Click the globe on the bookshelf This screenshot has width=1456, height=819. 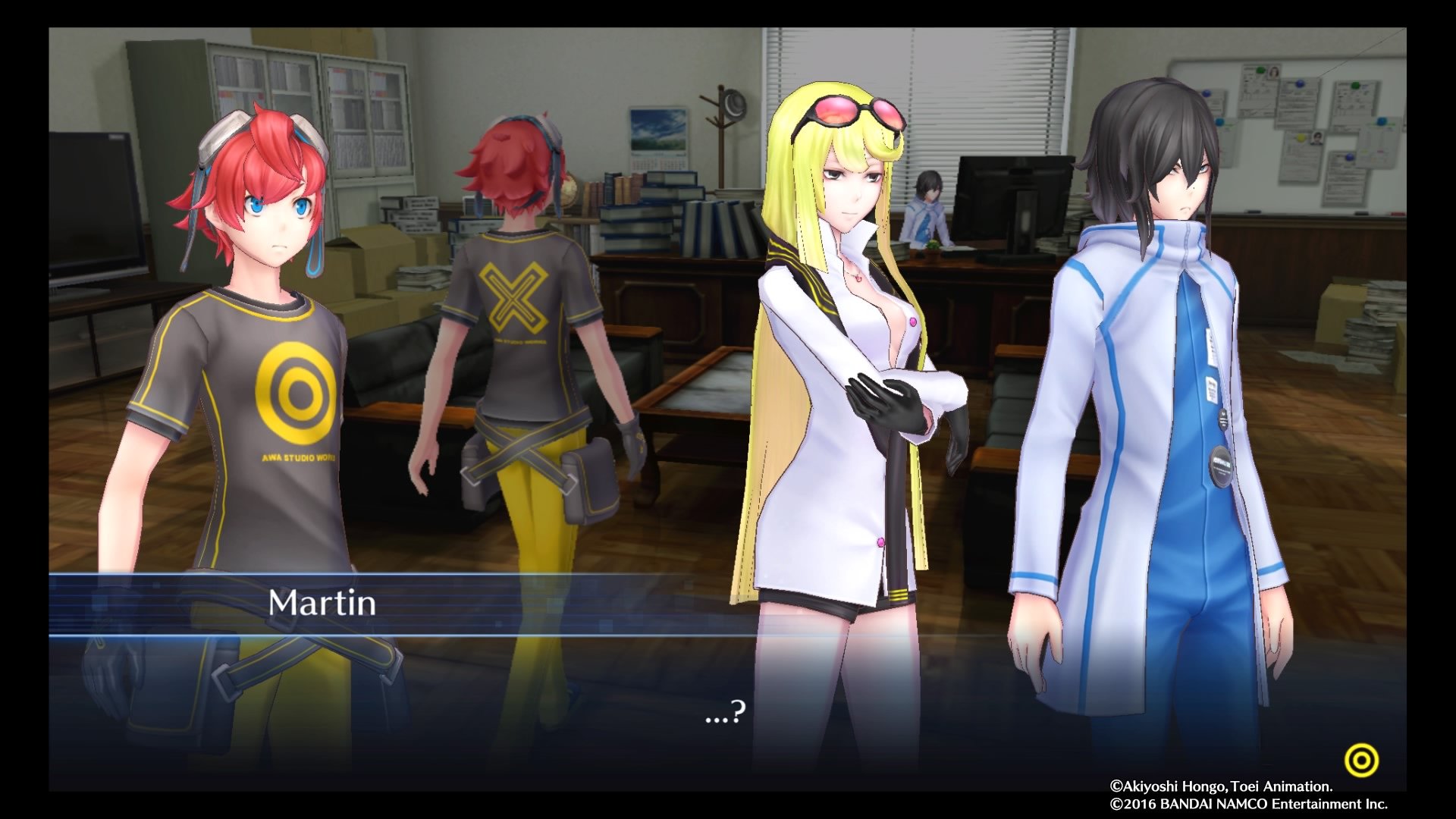click(x=568, y=192)
